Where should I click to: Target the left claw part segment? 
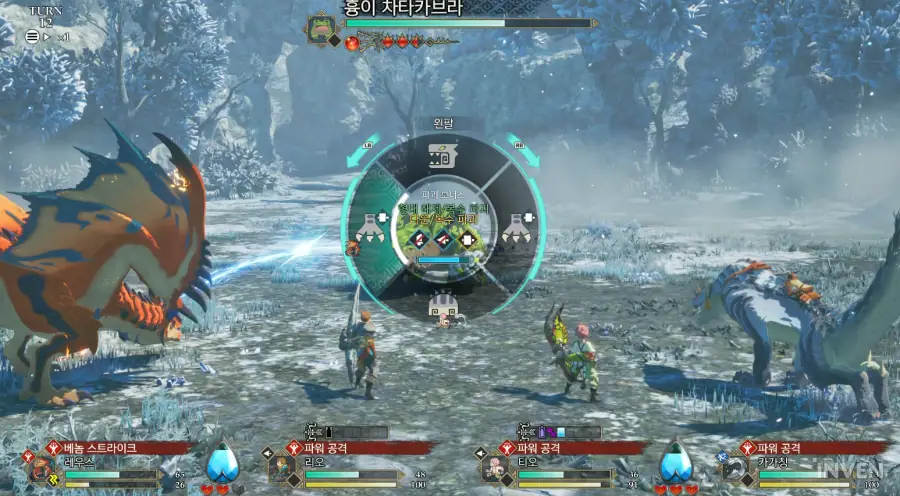tap(371, 228)
